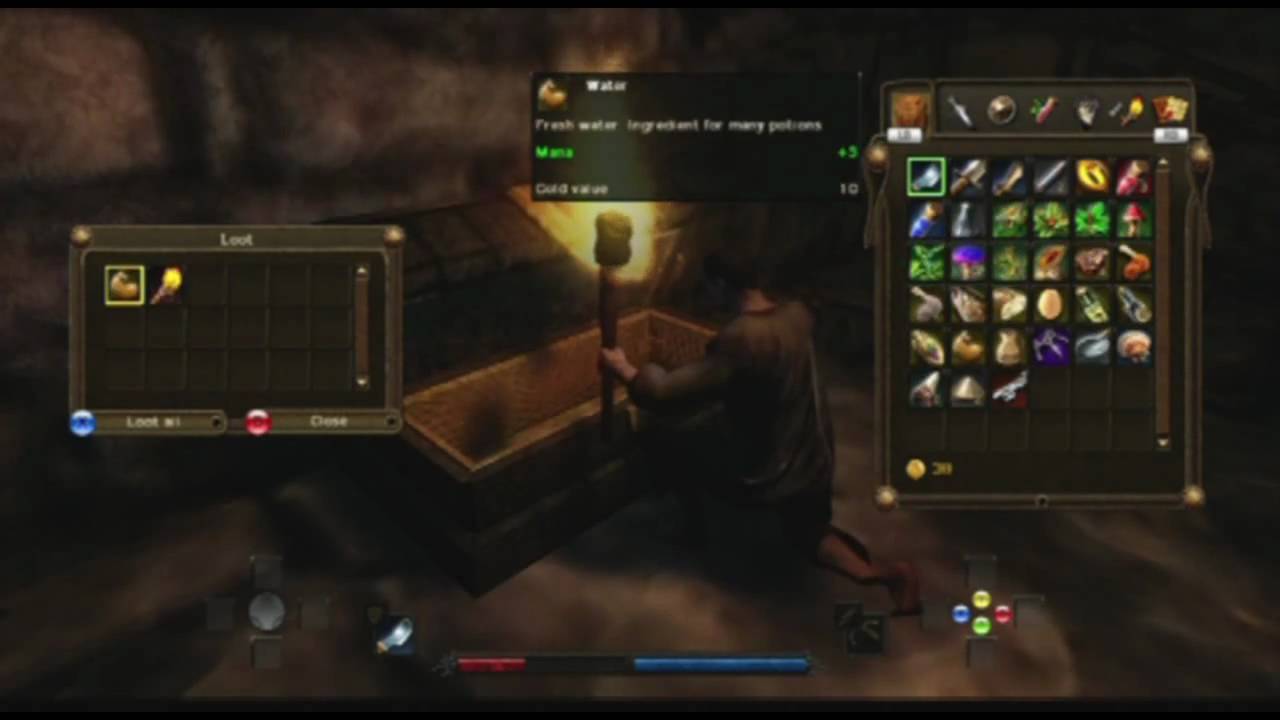Select the red-capped mushroom item
The height and width of the screenshot is (720, 1280).
tap(1134, 220)
